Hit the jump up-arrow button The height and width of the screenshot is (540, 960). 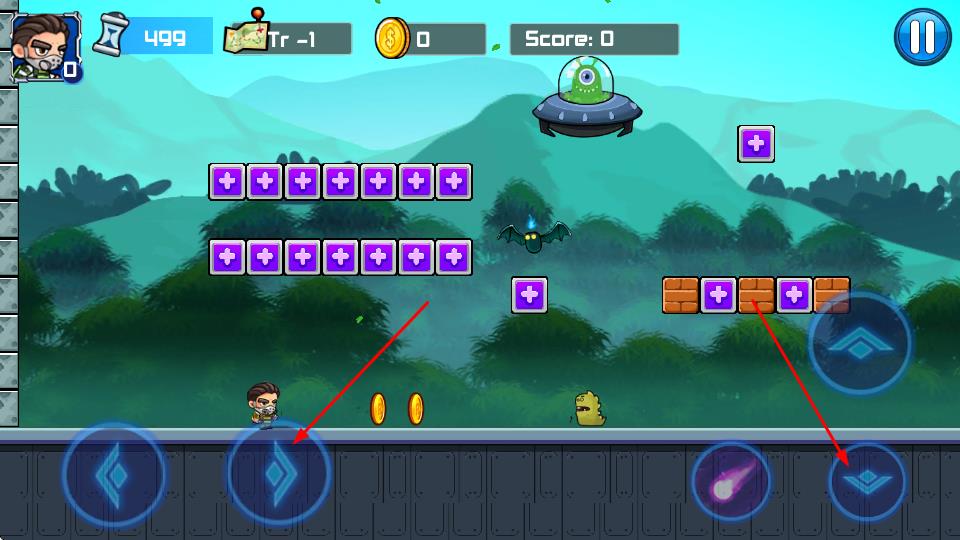tap(860, 344)
